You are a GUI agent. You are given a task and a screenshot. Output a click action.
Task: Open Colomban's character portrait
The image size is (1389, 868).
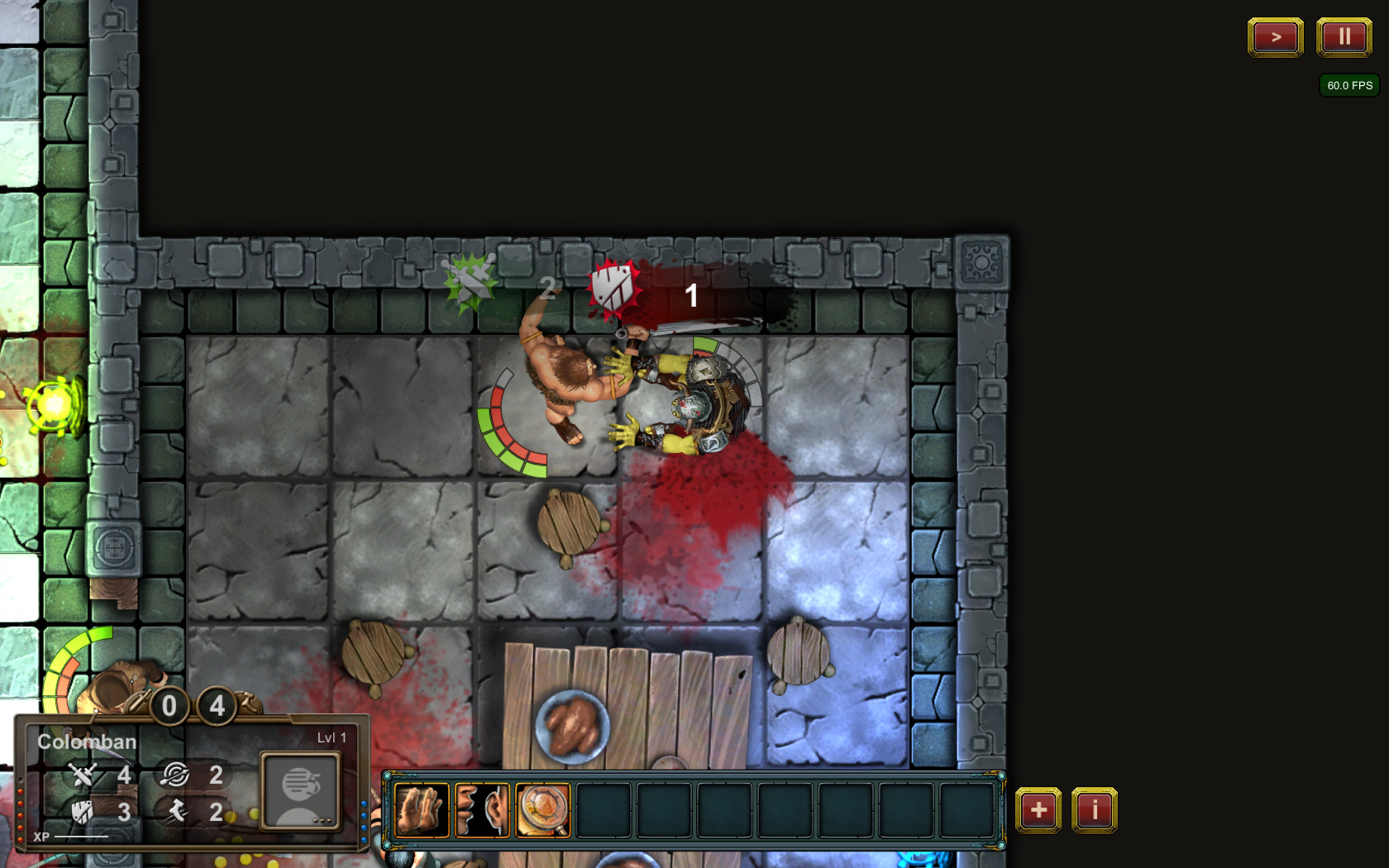pyautogui.click(x=300, y=790)
